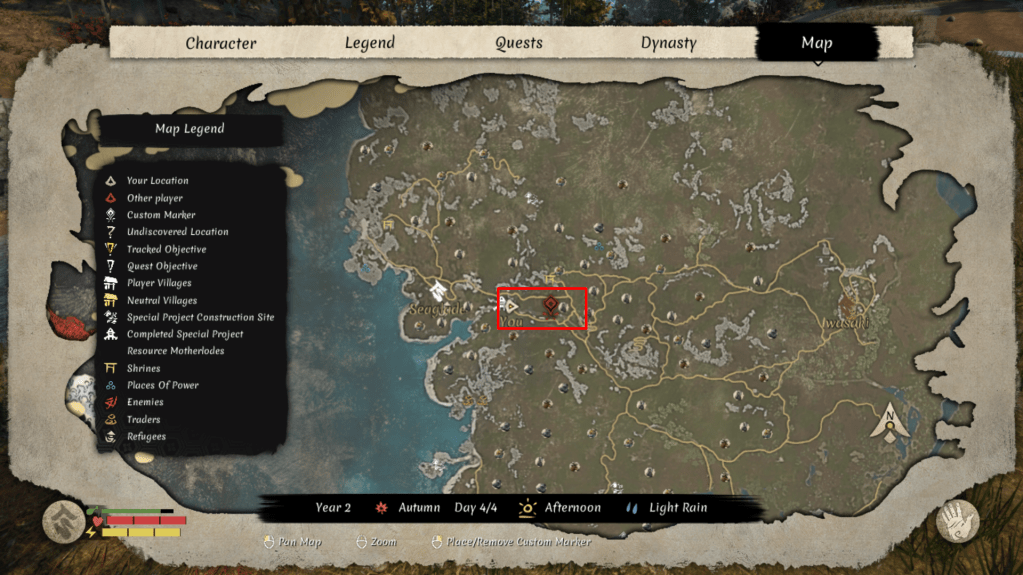
Task: Show the Quests tab
Action: click(519, 43)
